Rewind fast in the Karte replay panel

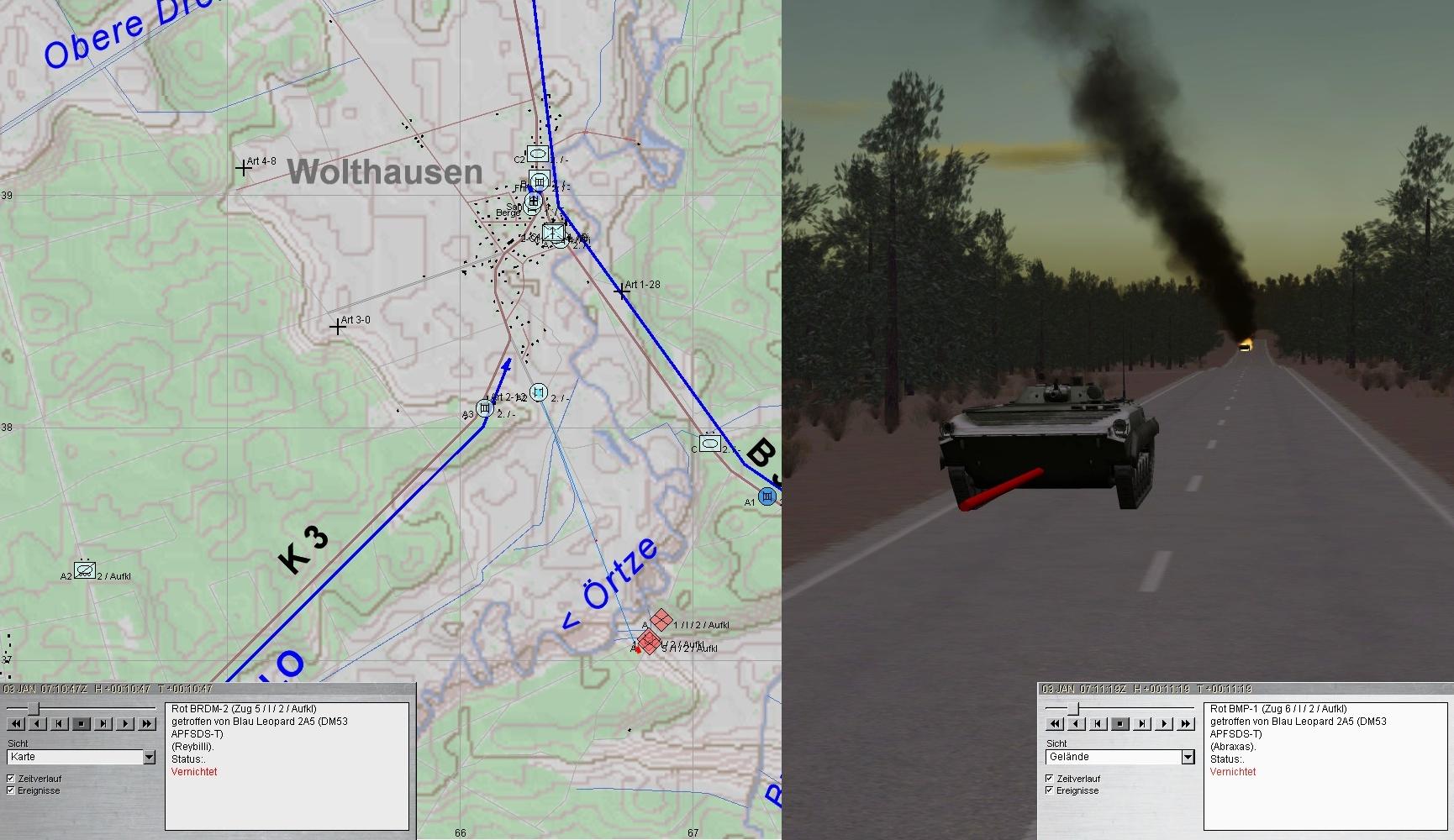click(x=16, y=723)
